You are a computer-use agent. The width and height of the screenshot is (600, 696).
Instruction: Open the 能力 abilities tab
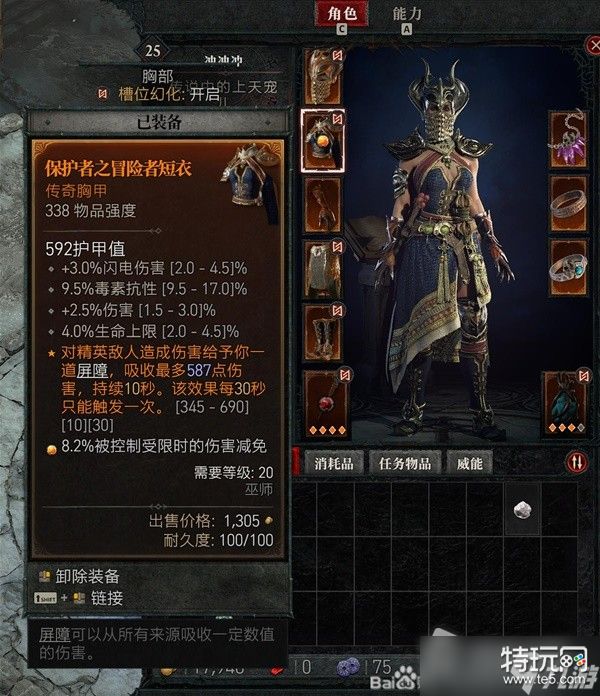point(407,14)
